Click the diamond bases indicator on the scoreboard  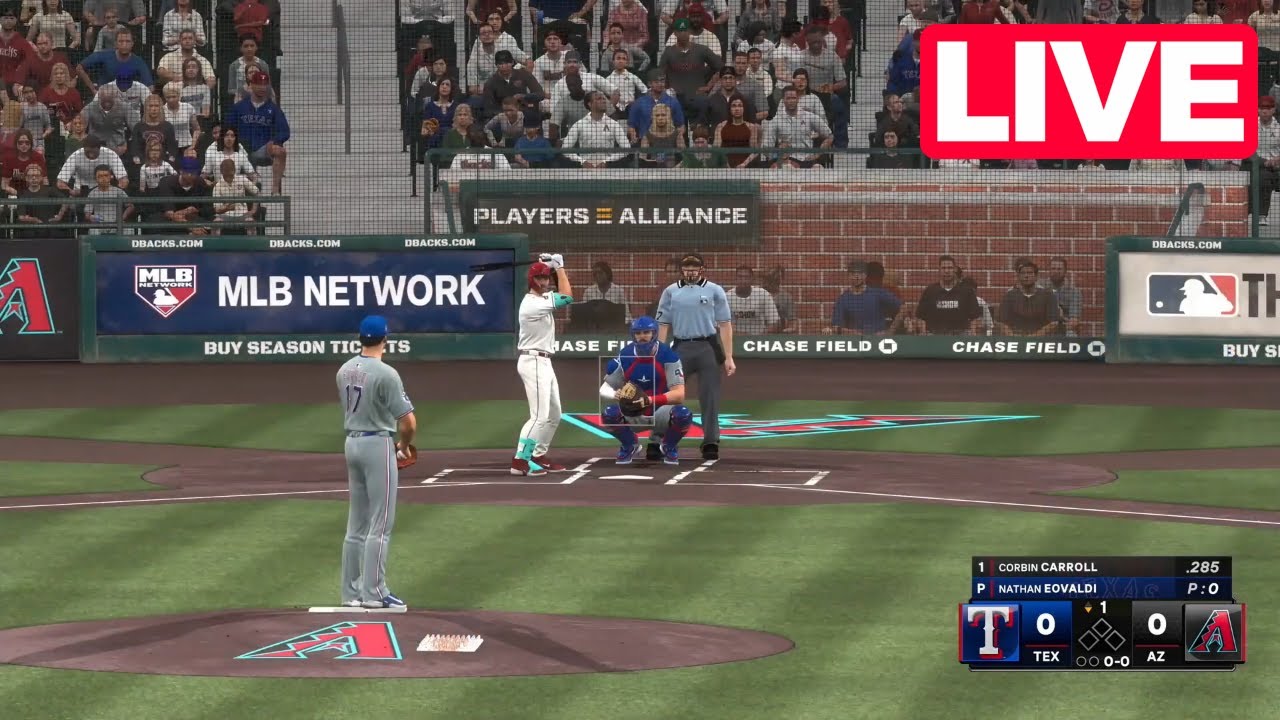[1102, 634]
